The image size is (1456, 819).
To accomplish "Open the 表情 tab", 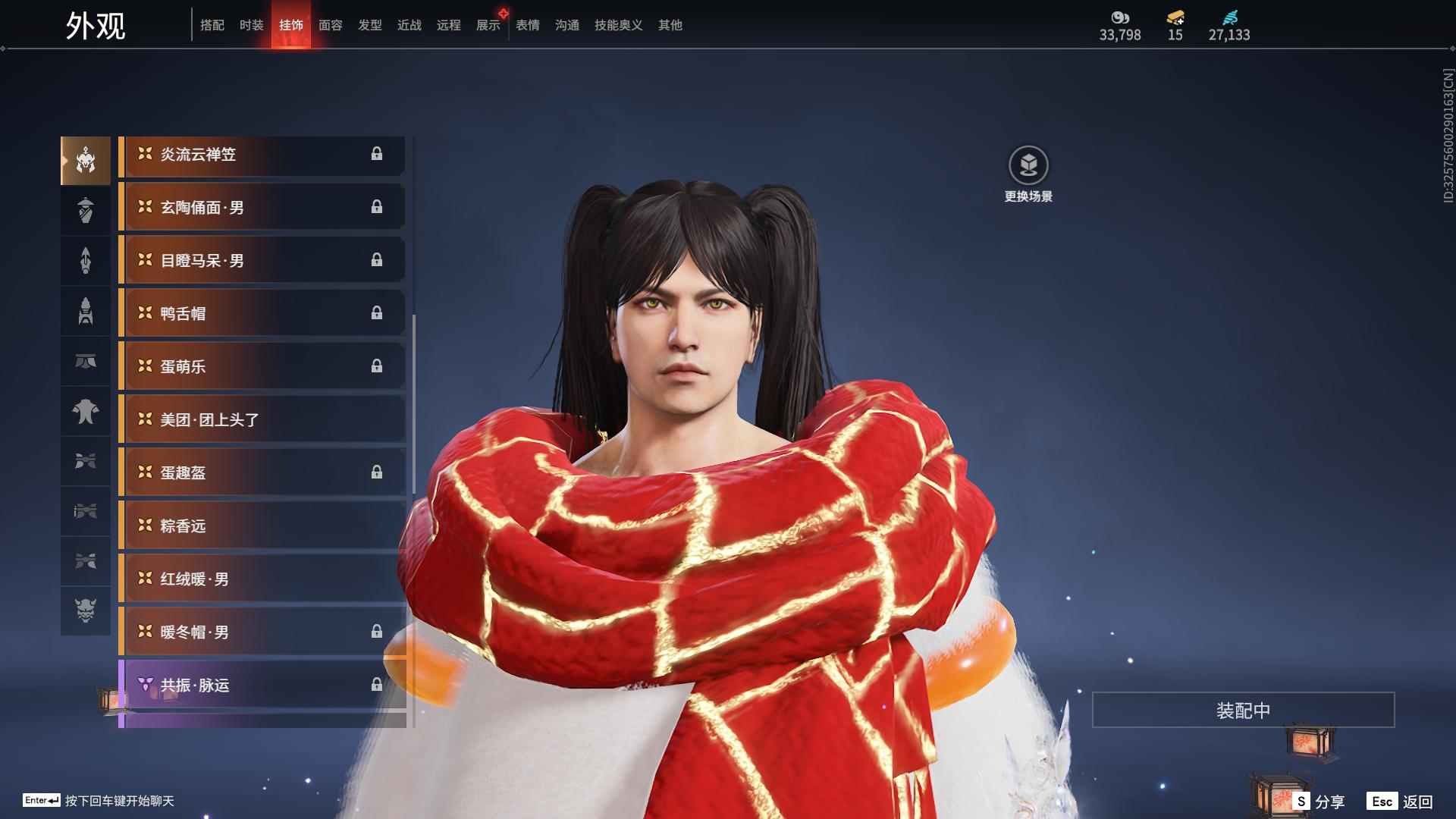I will coord(527,25).
